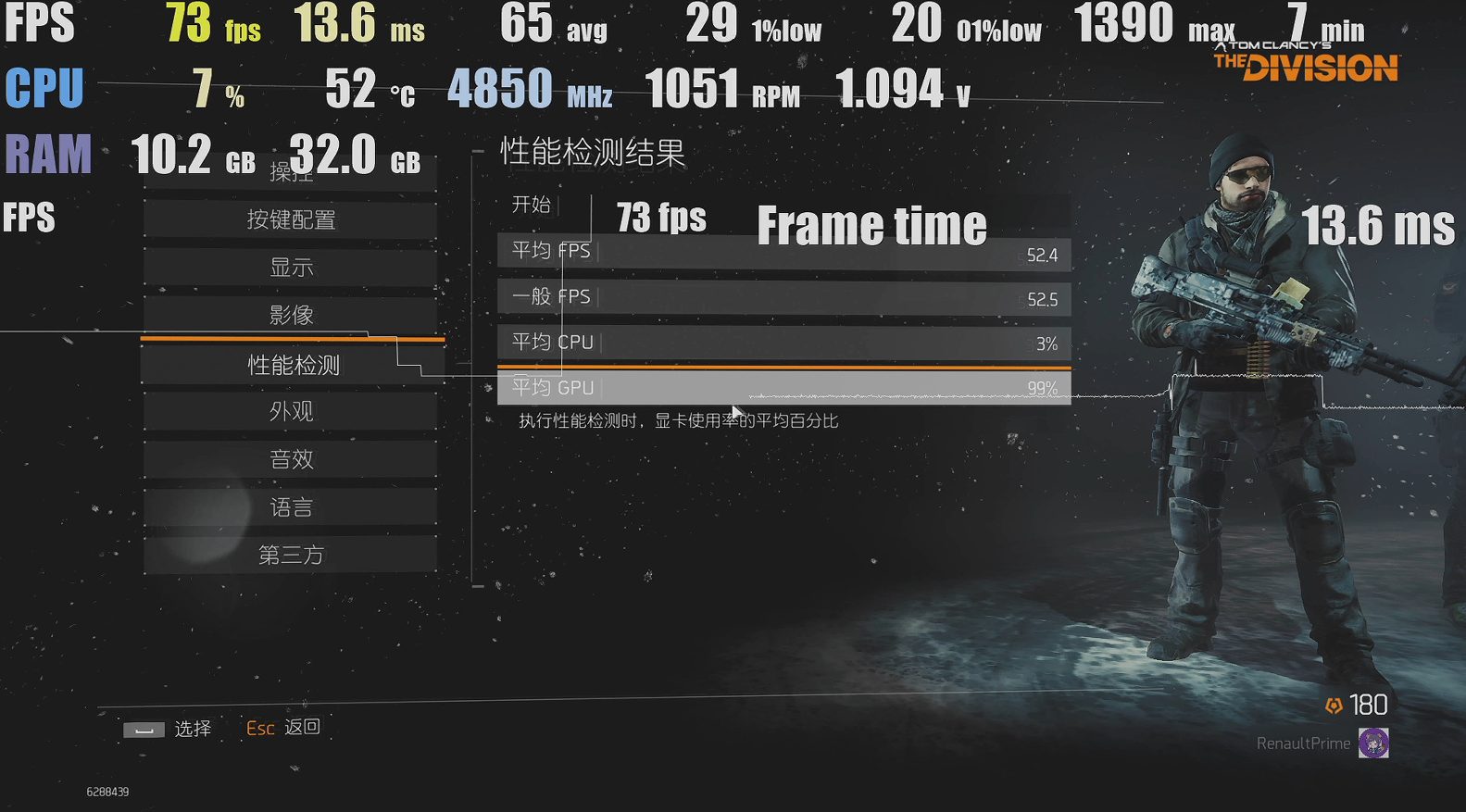Open the 外观 appearance settings tab
Image resolution: width=1466 pixels, height=812 pixels.
pyautogui.click(x=291, y=410)
